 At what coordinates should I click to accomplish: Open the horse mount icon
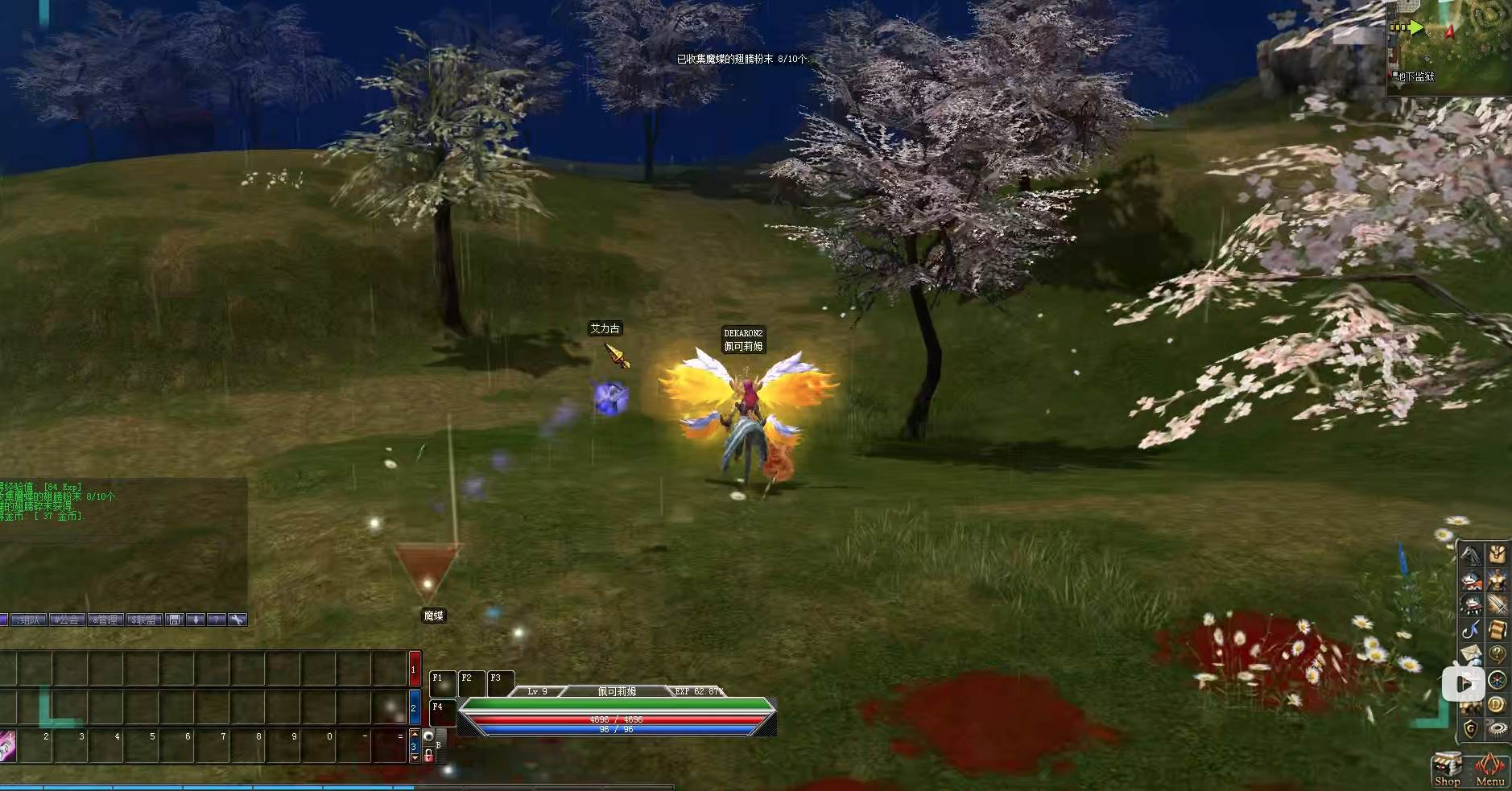[1472, 555]
